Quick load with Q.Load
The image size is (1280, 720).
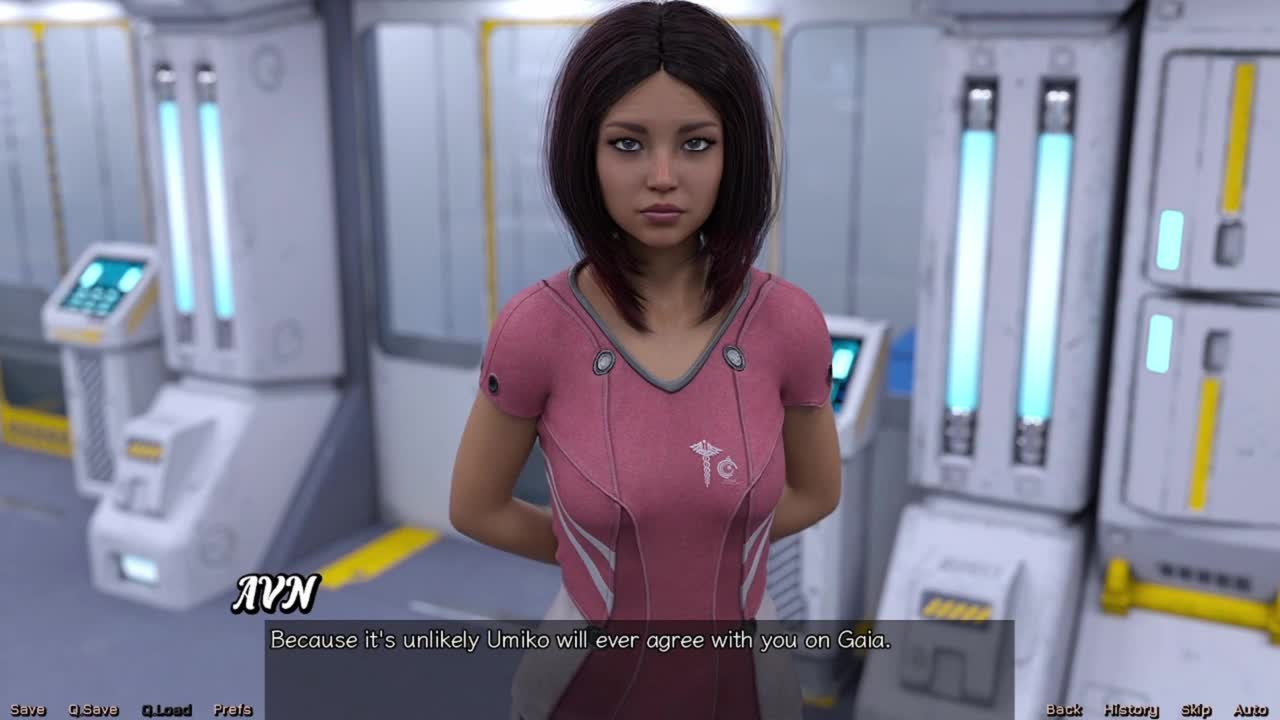[x=166, y=710]
